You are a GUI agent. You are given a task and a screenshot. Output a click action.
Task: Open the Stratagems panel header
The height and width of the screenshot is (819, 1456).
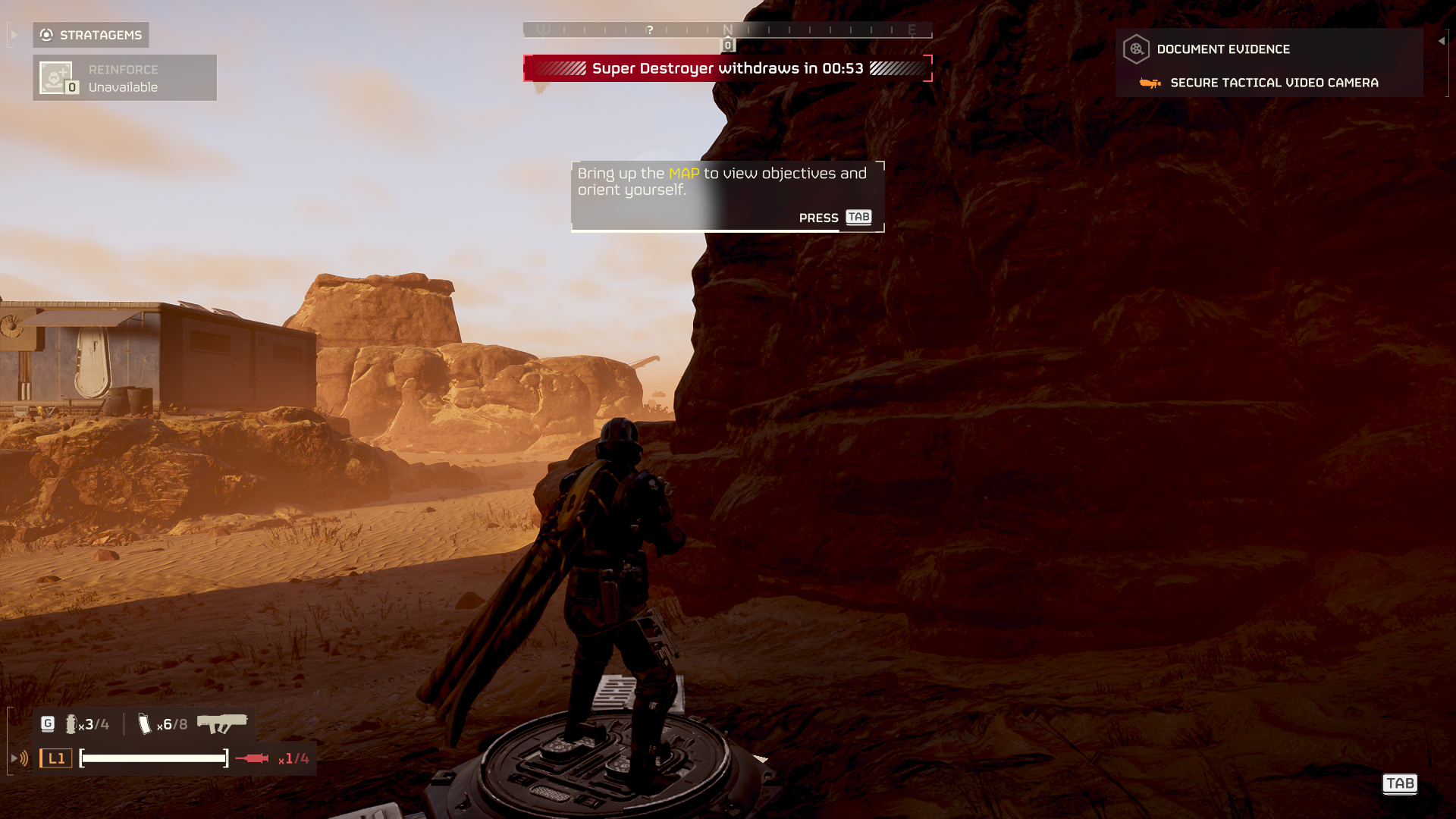click(x=91, y=35)
